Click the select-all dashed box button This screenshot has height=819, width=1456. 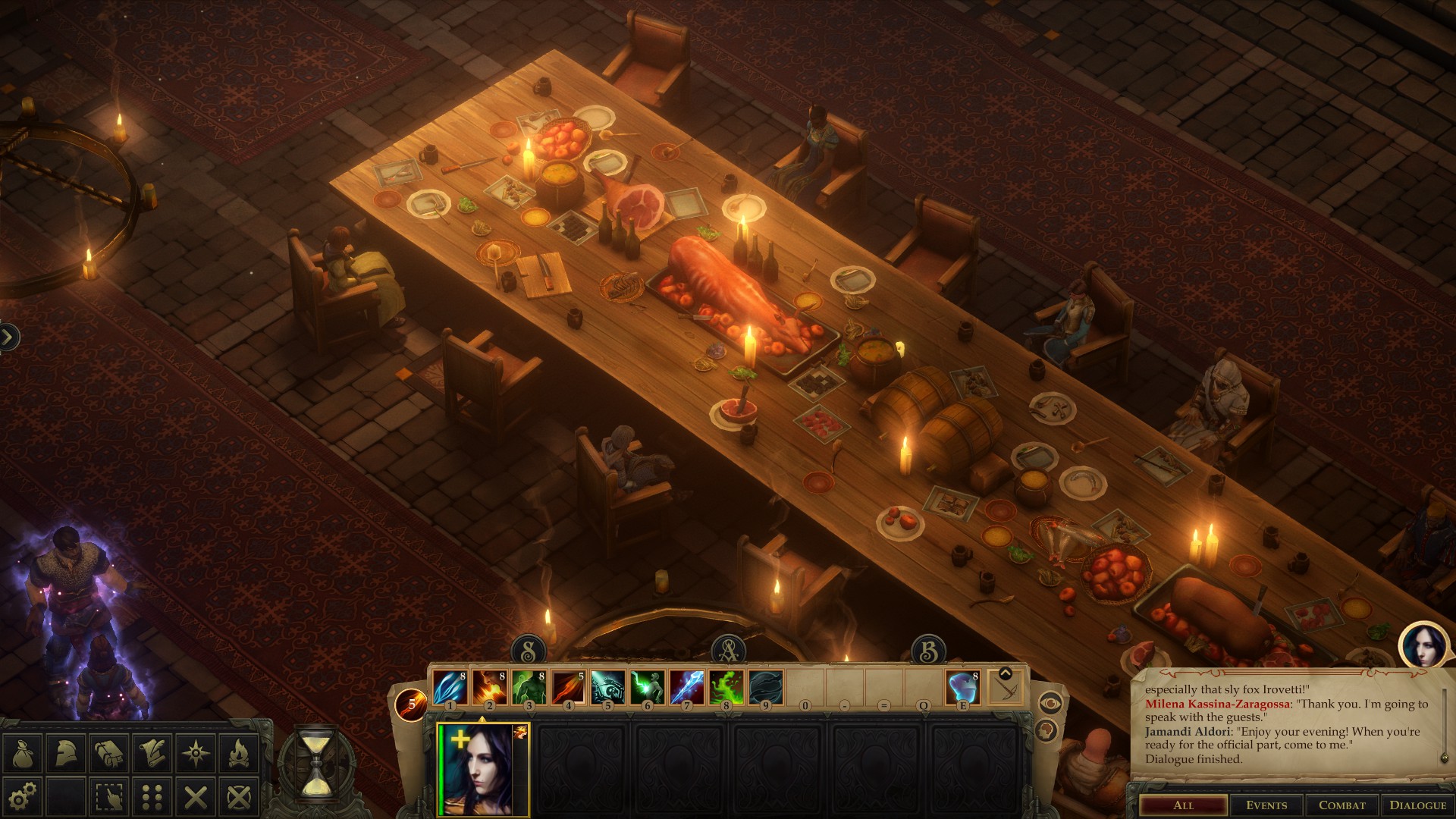click(110, 796)
